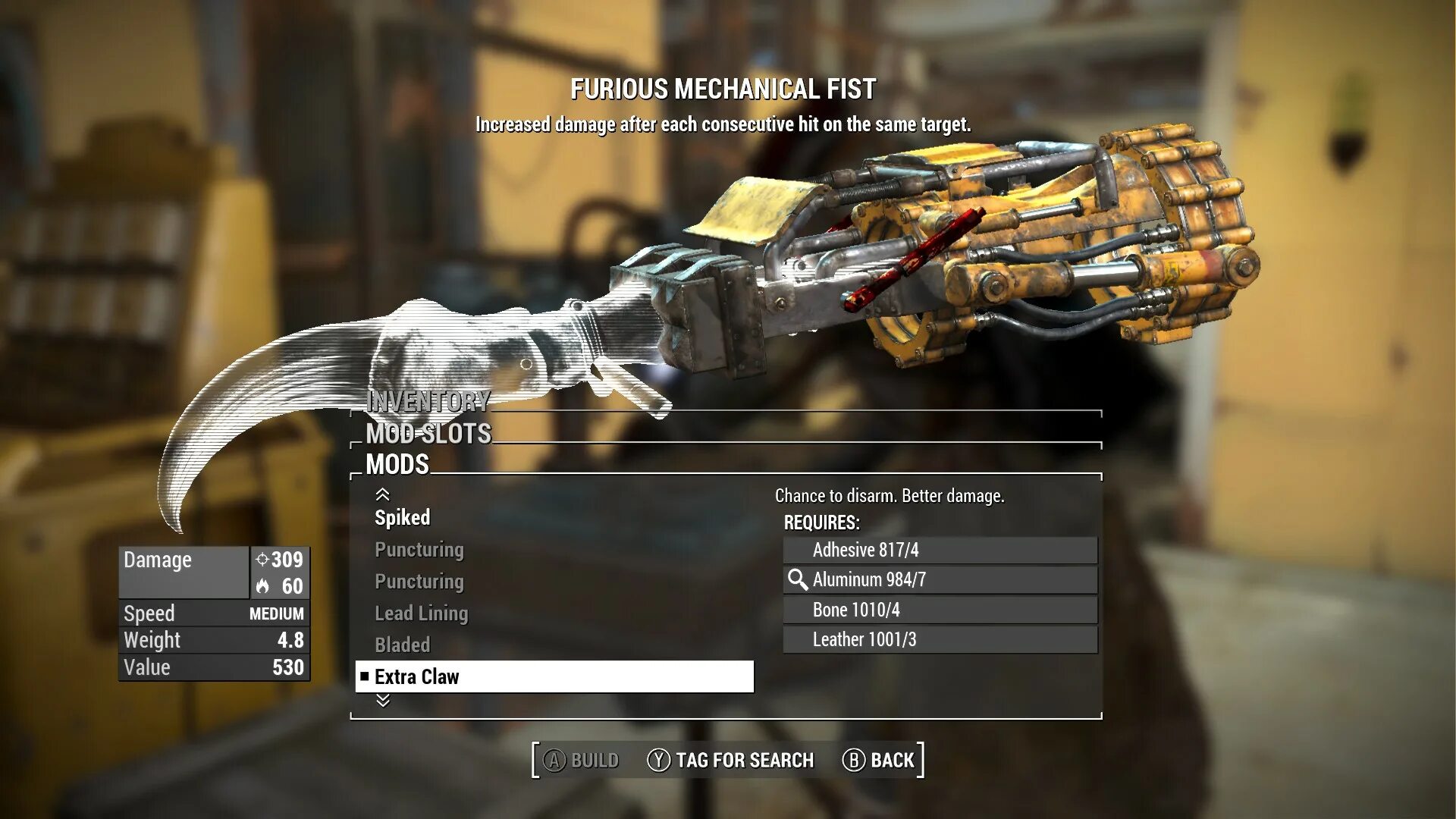Choose the Bone requirement row
The width and height of the screenshot is (1456, 819).
[x=940, y=610]
